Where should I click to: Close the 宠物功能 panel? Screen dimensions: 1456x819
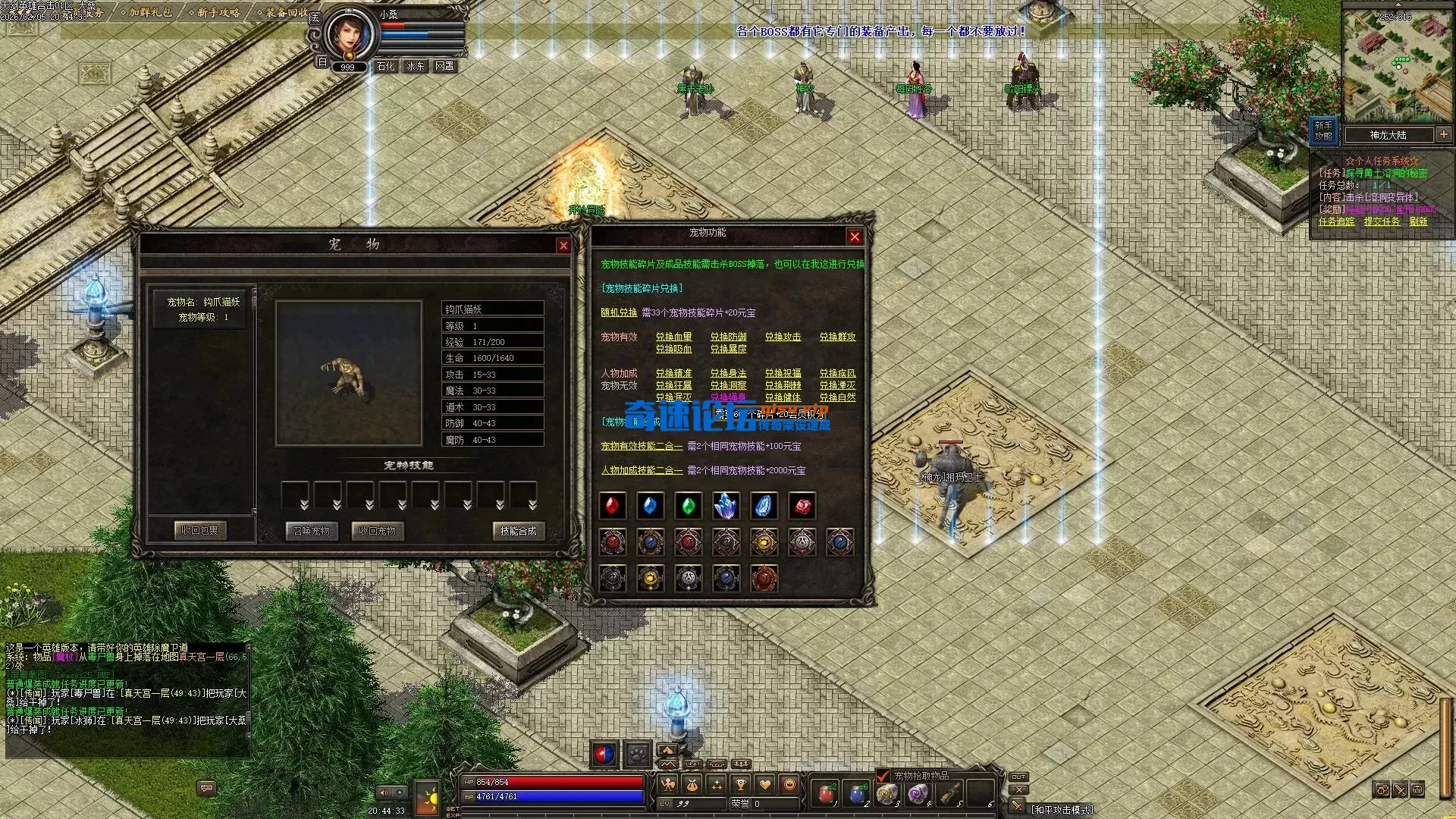(855, 237)
